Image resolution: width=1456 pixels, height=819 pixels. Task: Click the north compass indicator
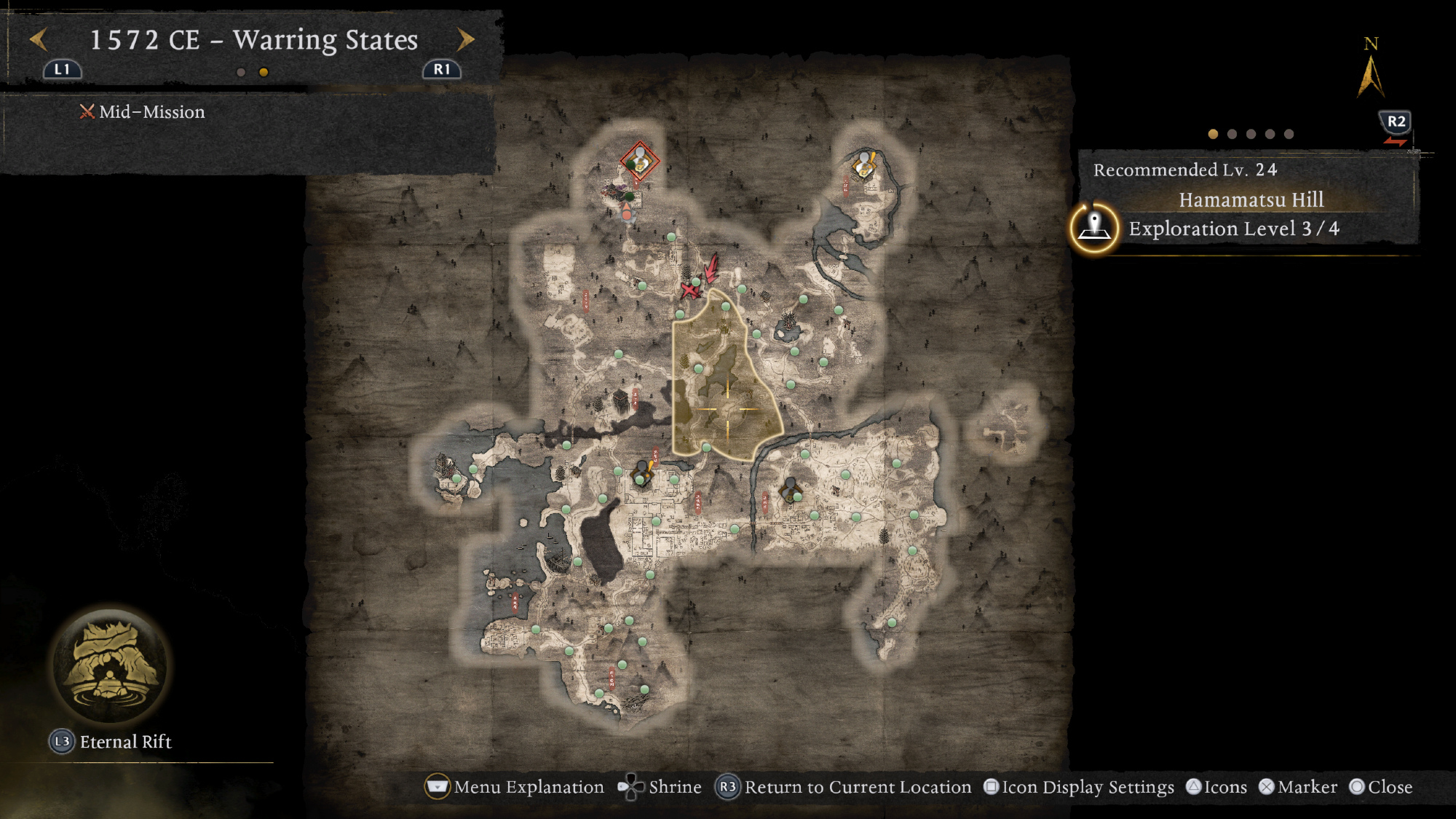(1371, 70)
